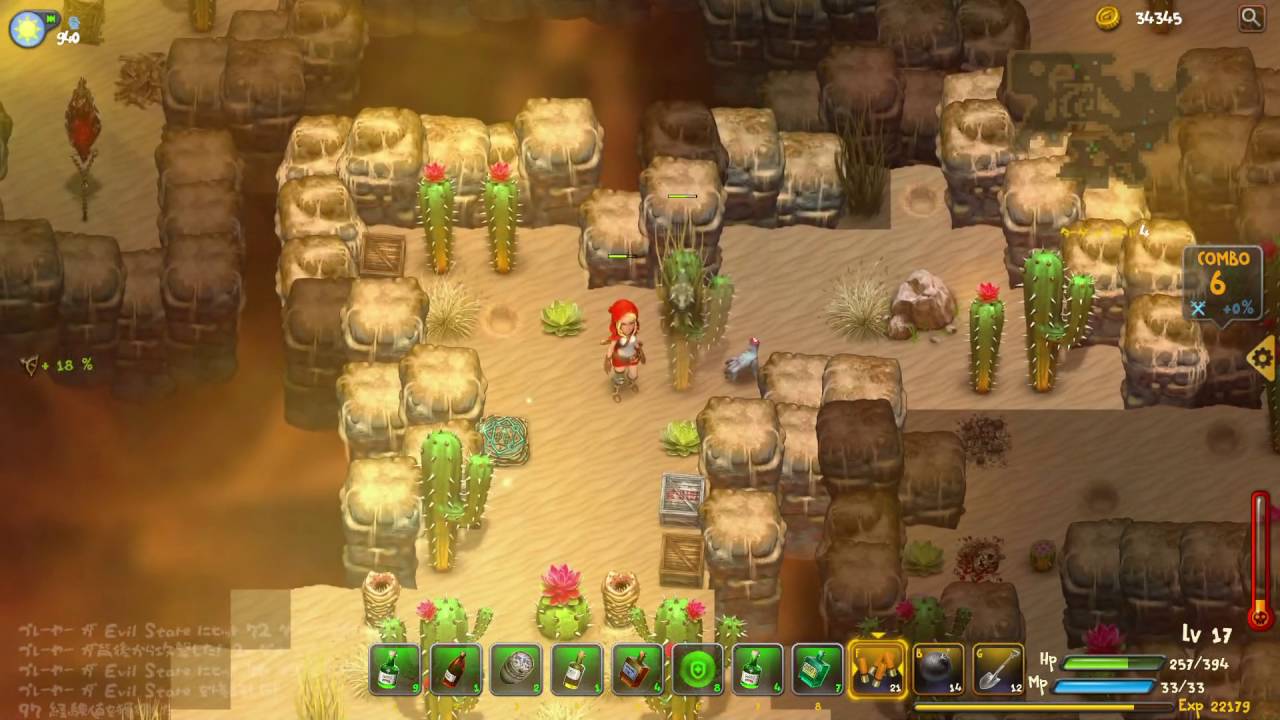Select the orange whiskey bottle slot
The height and width of the screenshot is (720, 1280).
(x=637, y=669)
